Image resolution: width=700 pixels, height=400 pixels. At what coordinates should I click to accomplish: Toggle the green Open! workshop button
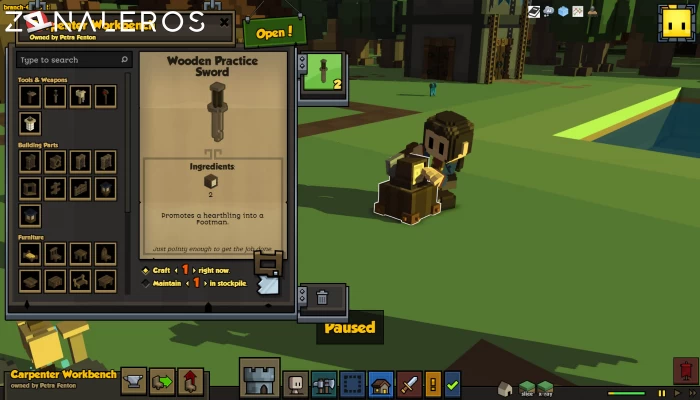274,31
